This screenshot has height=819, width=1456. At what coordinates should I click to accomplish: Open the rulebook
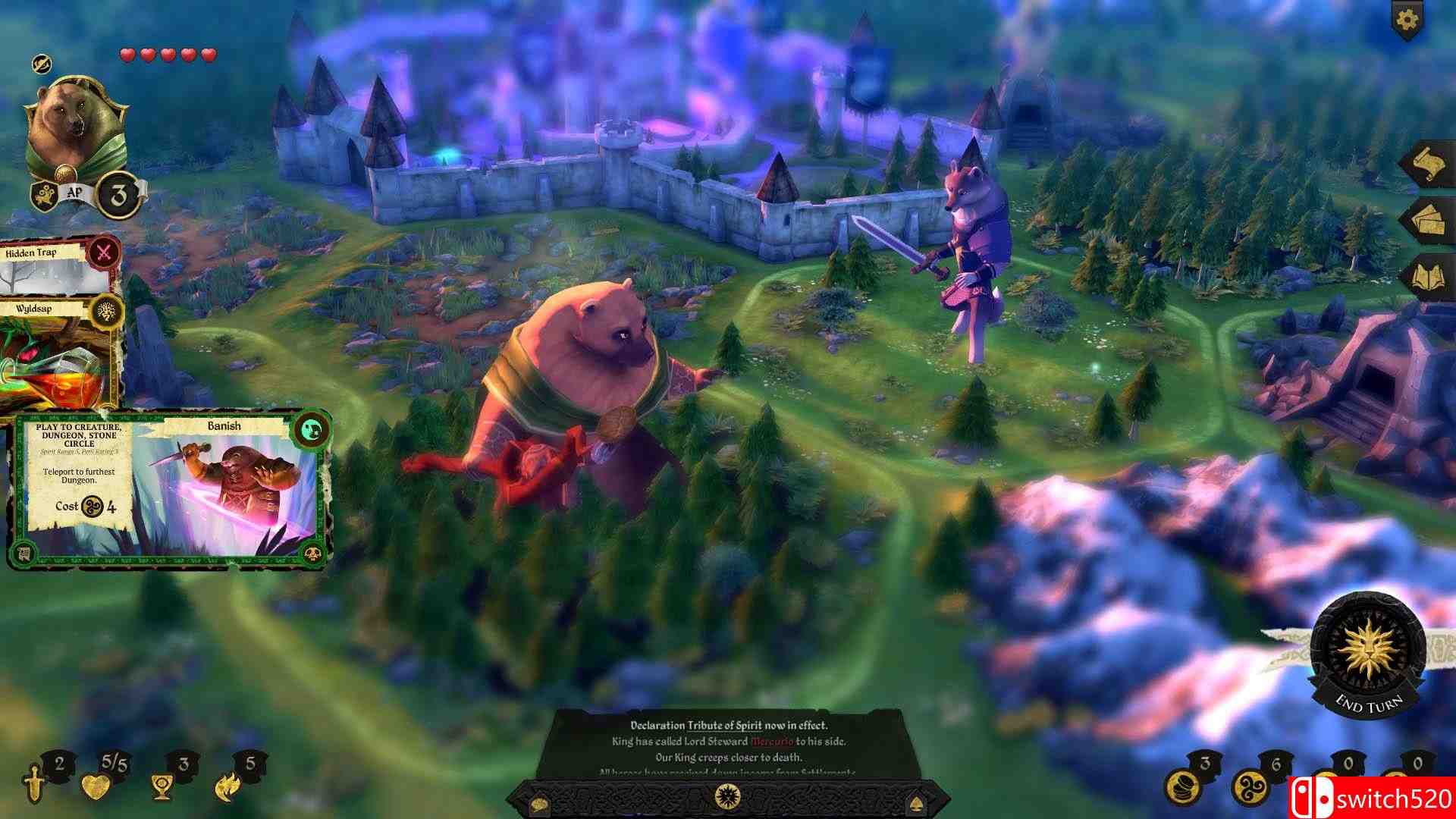pos(1429,273)
